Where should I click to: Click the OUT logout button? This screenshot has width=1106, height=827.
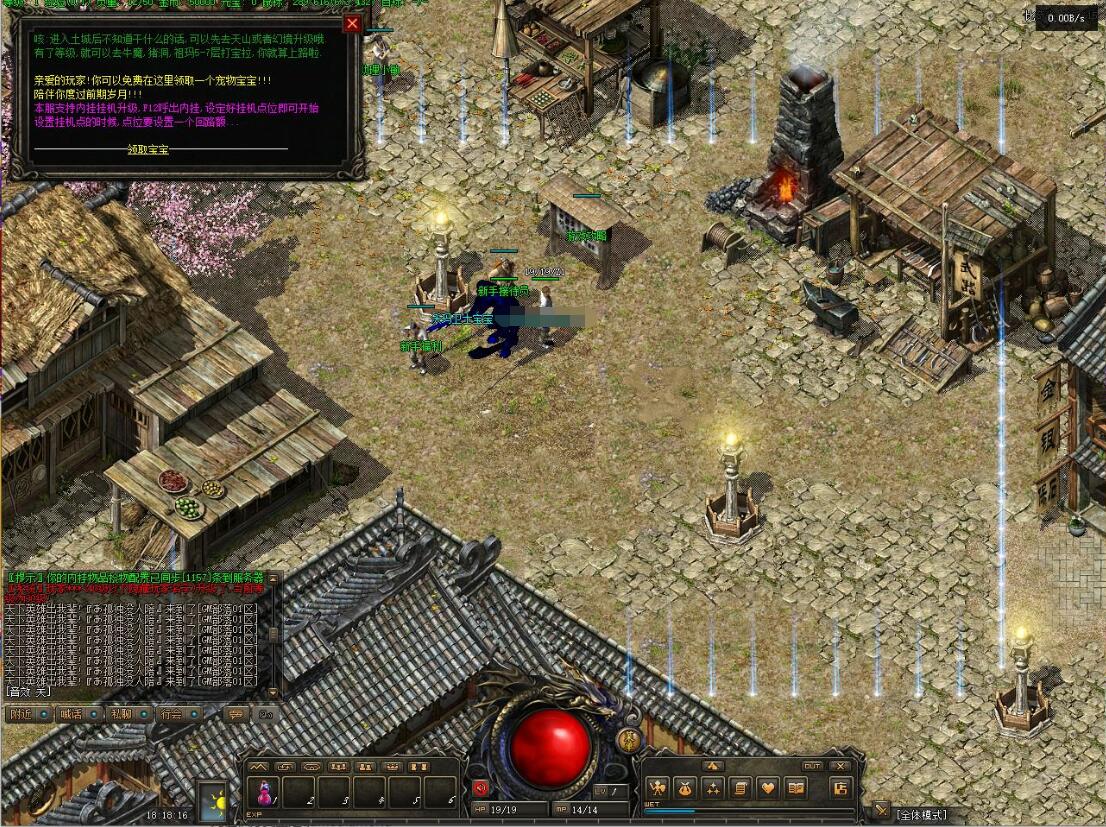click(x=812, y=766)
